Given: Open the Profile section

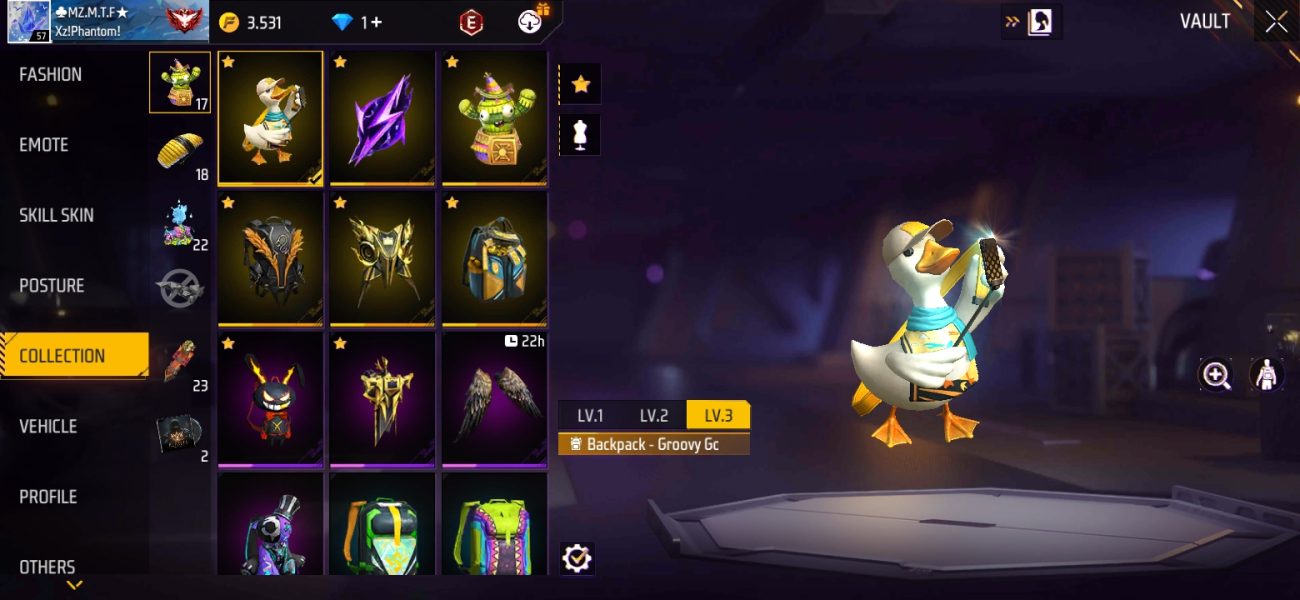Looking at the screenshot, I should (x=48, y=497).
